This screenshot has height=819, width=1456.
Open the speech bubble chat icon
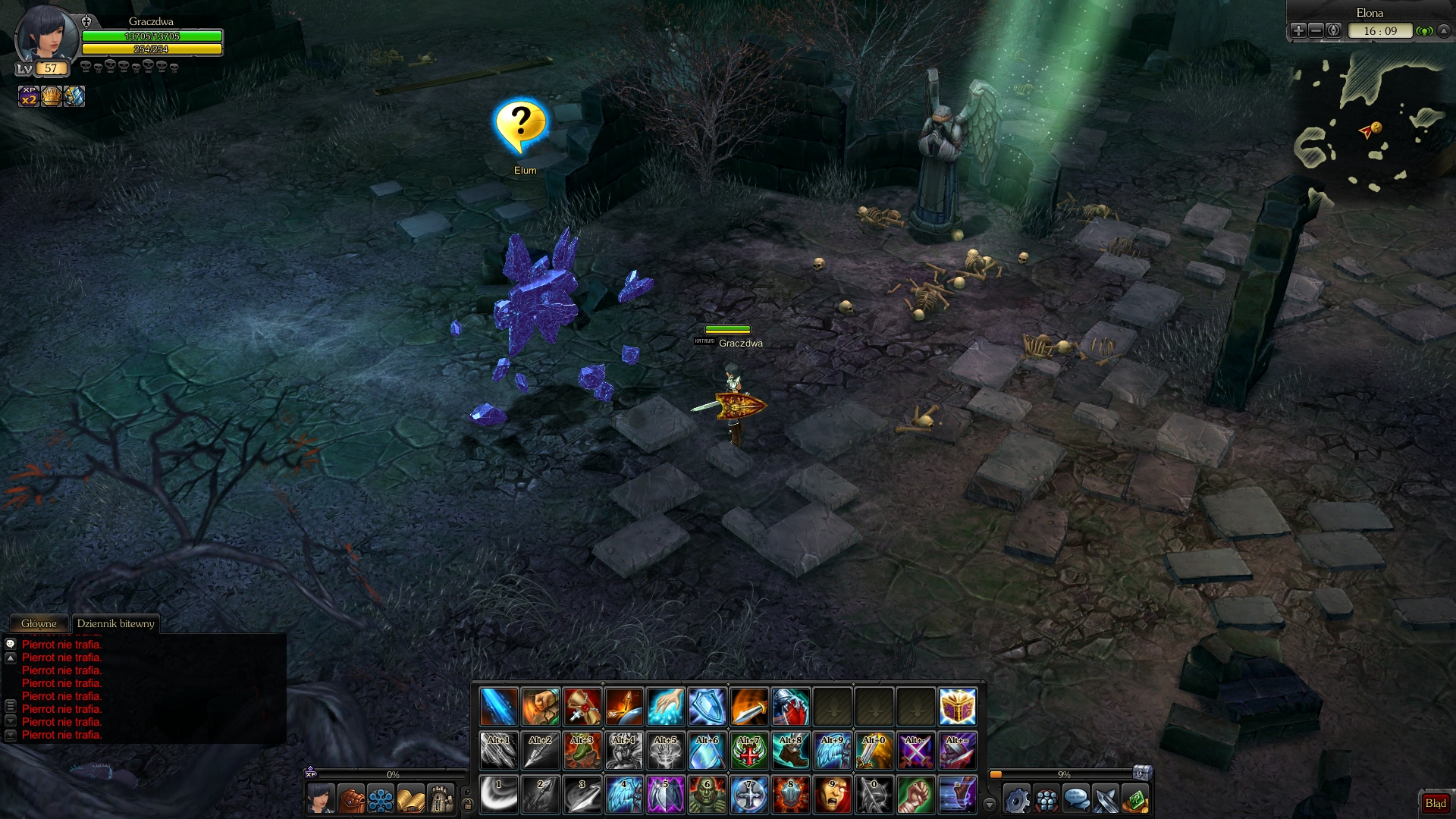(1076, 799)
